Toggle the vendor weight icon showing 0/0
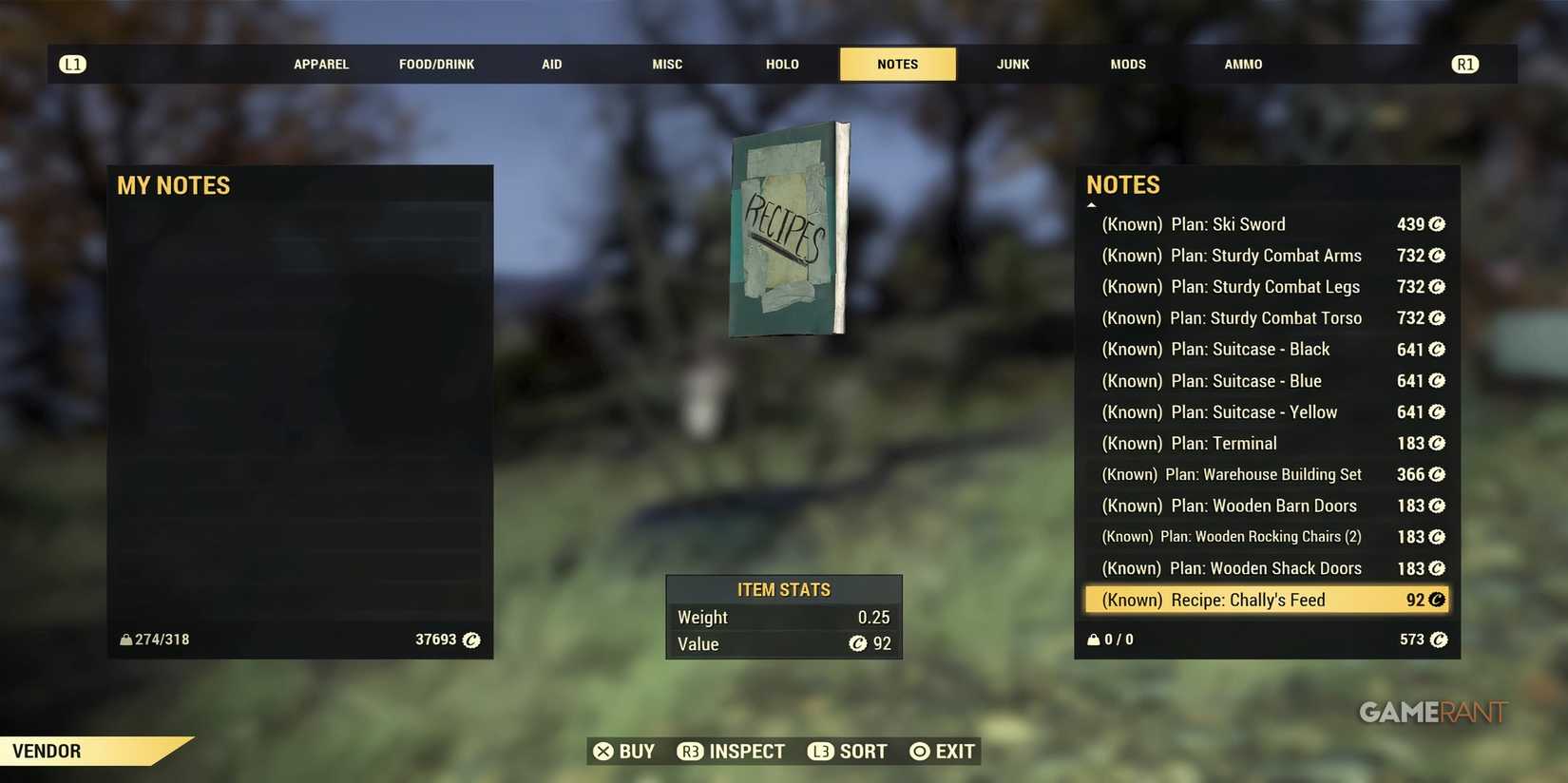 [x=1093, y=640]
